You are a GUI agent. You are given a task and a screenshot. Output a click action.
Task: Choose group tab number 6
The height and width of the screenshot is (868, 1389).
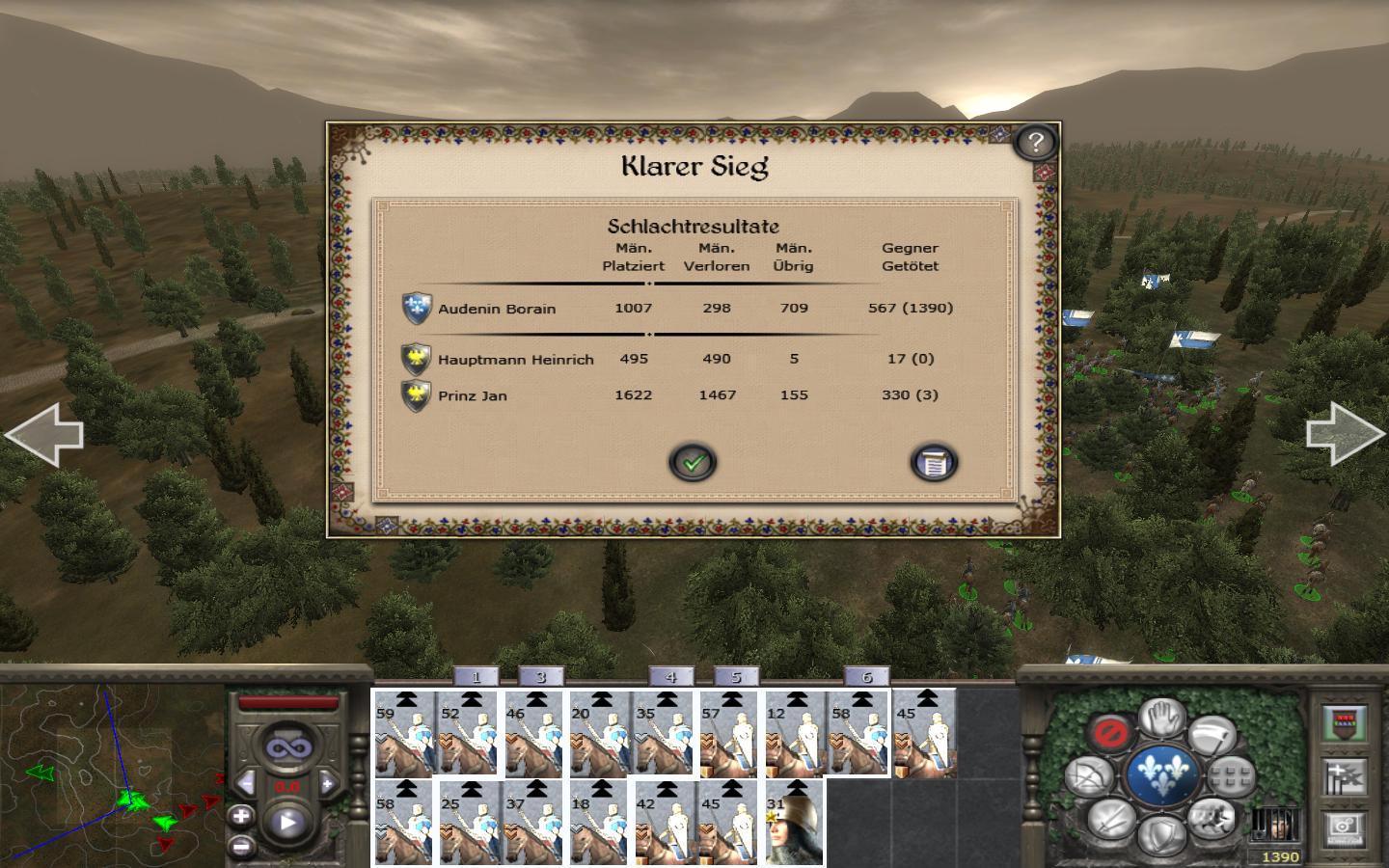coord(866,677)
